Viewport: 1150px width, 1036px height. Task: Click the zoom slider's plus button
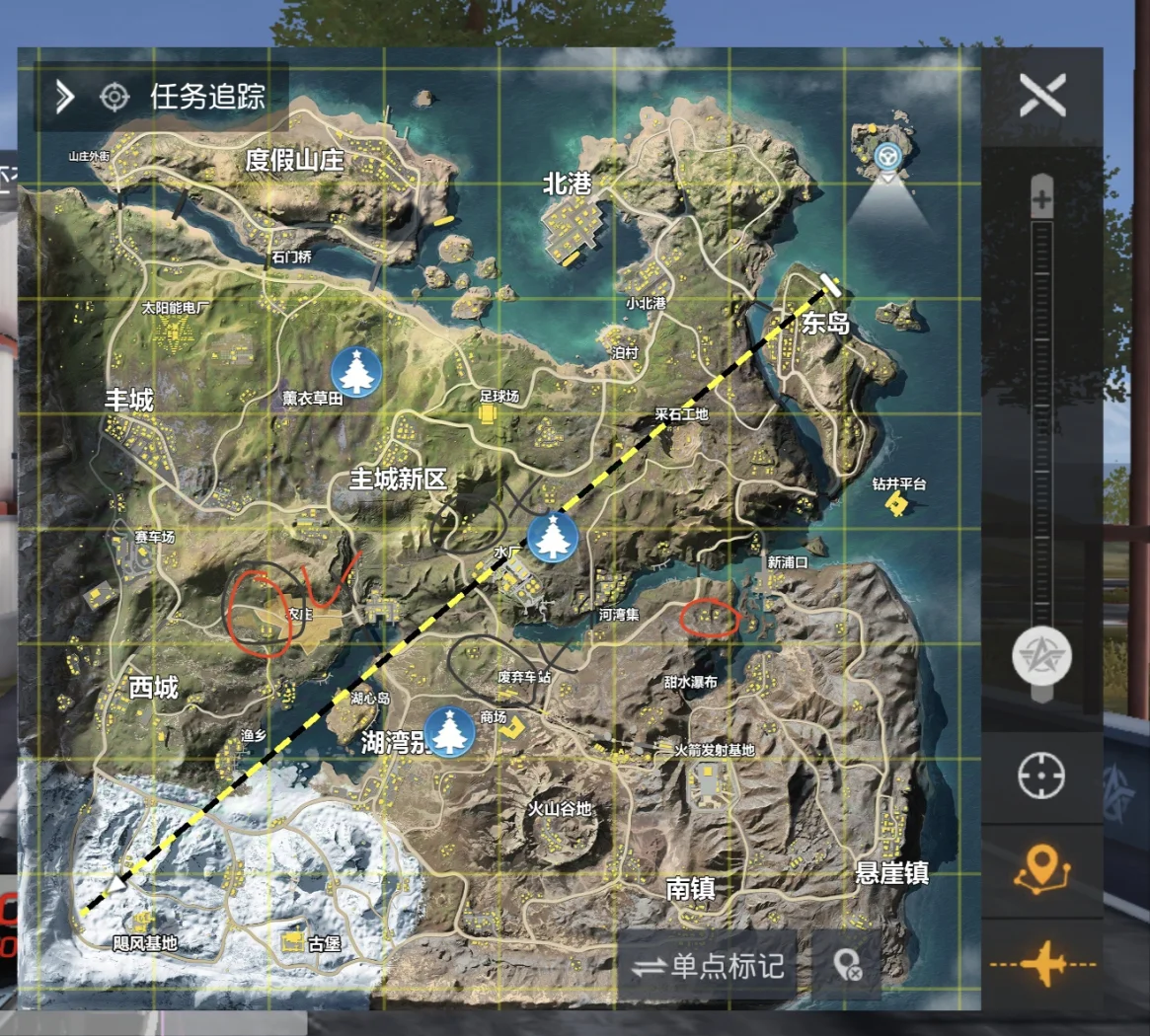tap(1041, 200)
